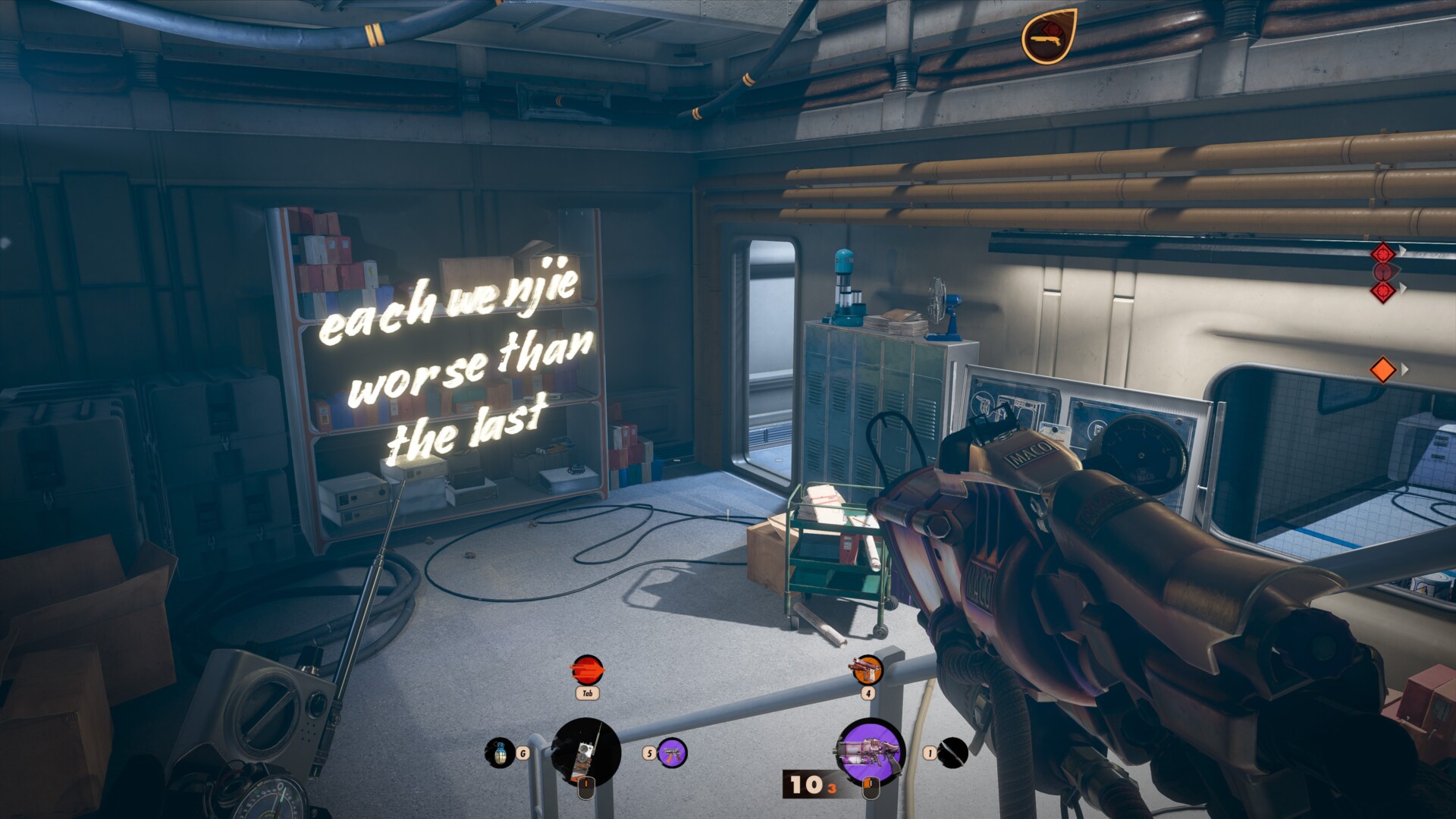Select the orange diamond waypoint marker
The image size is (1456, 819).
pos(1382,369)
